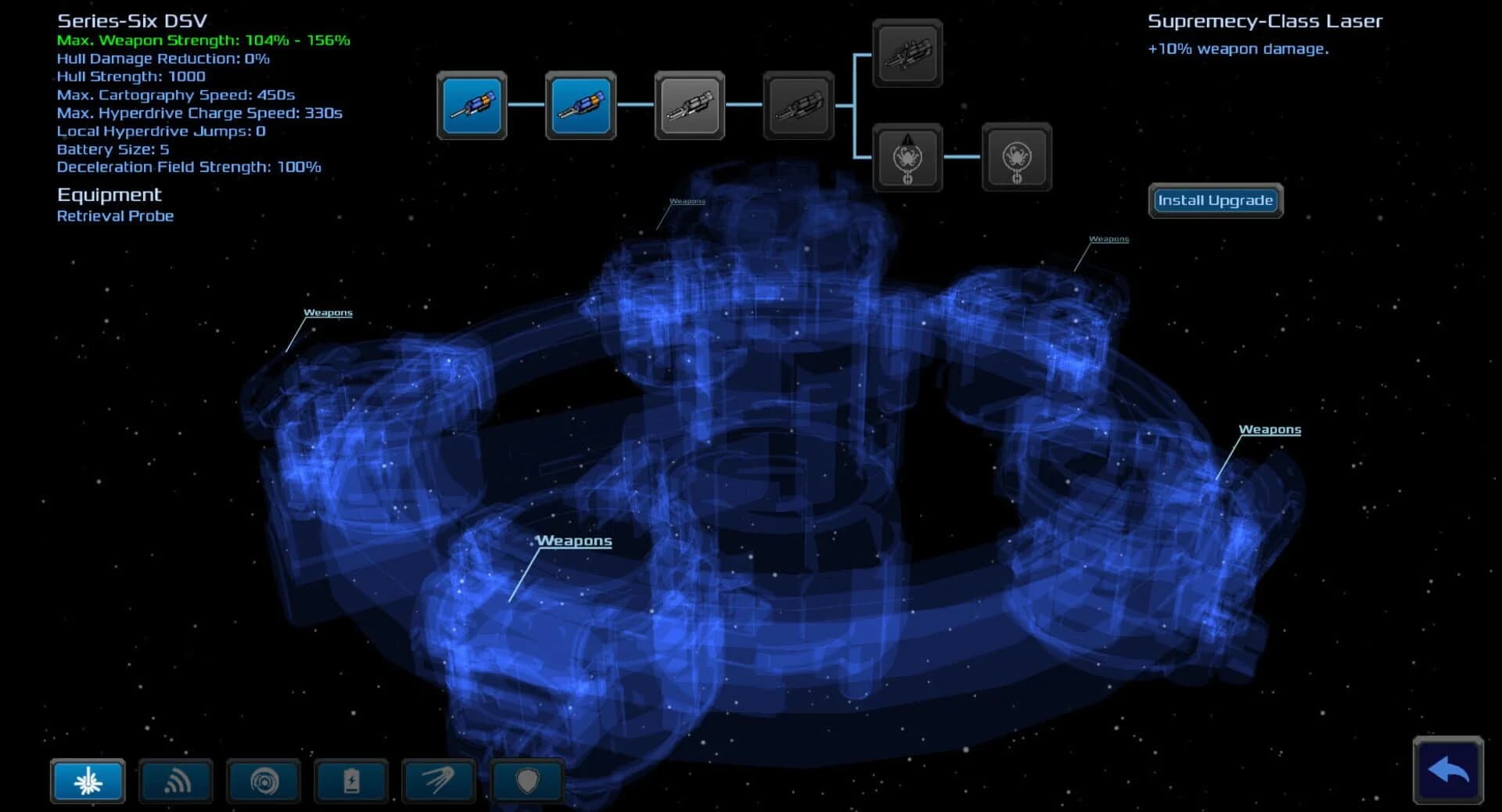Open the circular sonar upgrade category icon
The width and height of the screenshot is (1502, 812).
264,781
